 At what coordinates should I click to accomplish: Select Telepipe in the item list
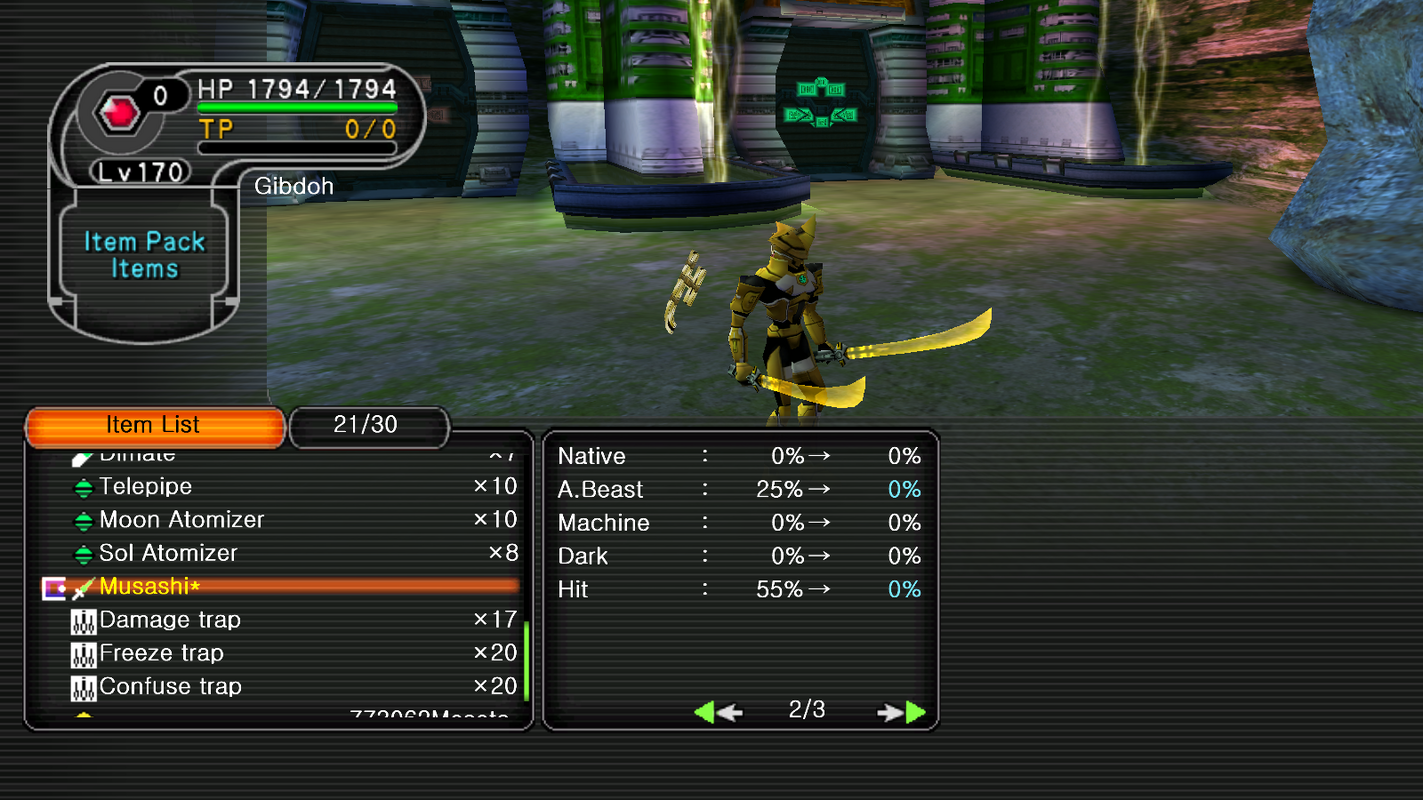pyautogui.click(x=146, y=487)
